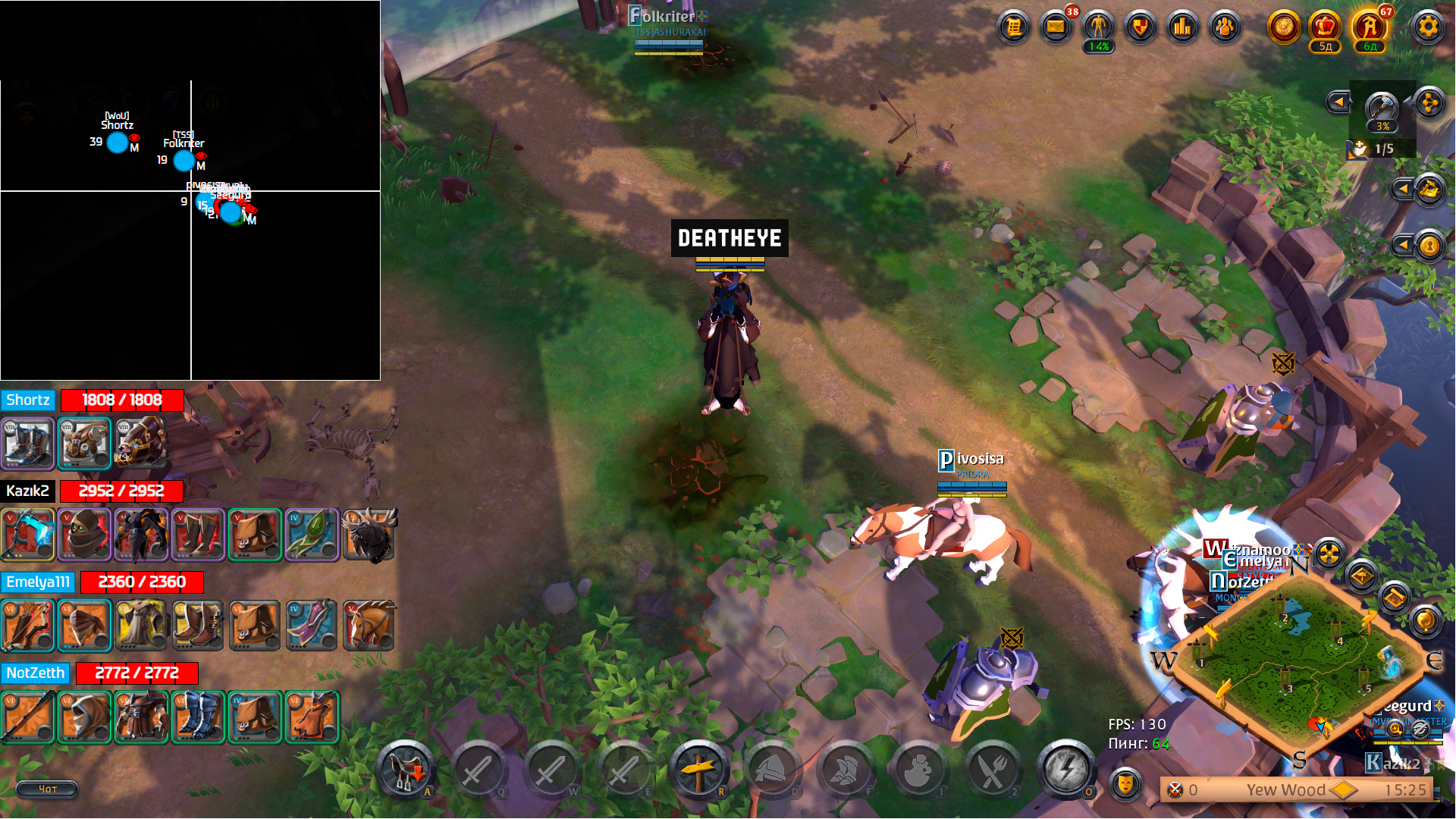Use the food slot with fork and knife
The width and height of the screenshot is (1456, 819).
(992, 770)
